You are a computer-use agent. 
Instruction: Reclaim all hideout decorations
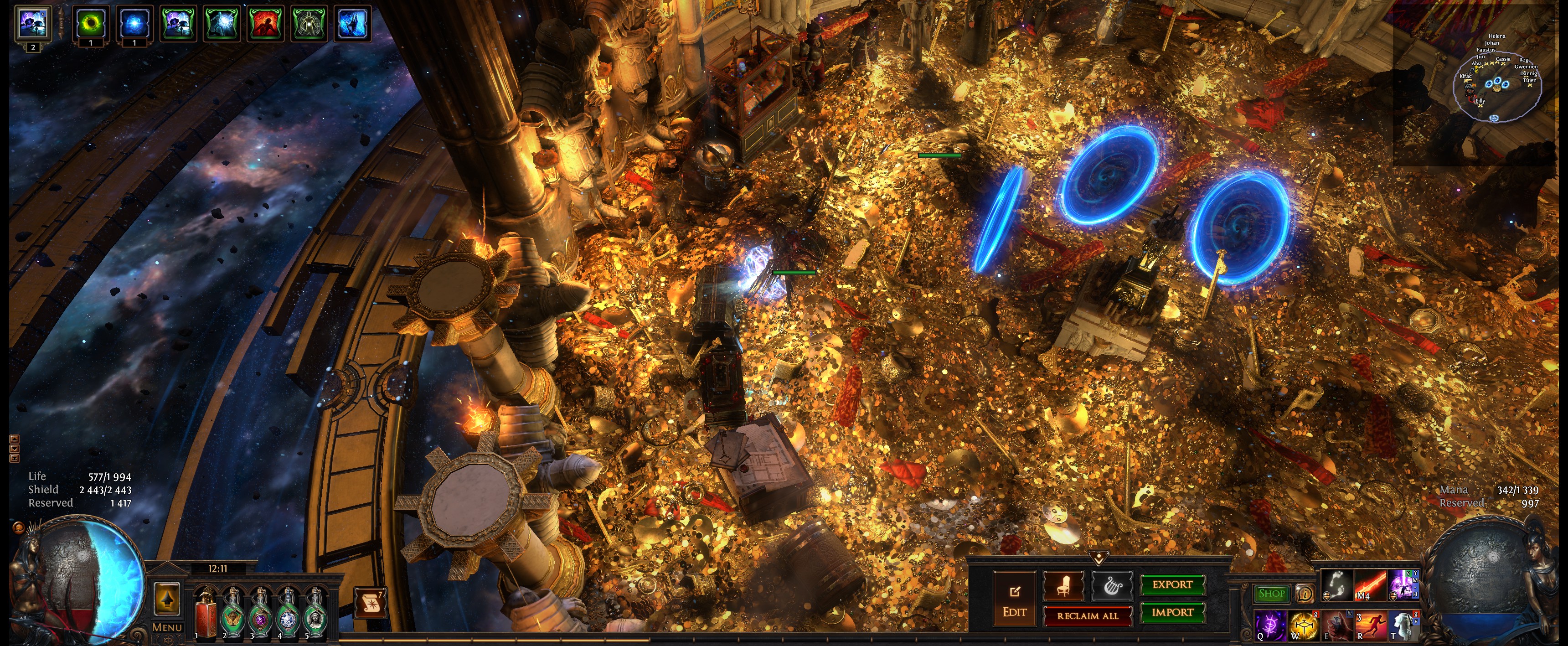pos(1087,615)
